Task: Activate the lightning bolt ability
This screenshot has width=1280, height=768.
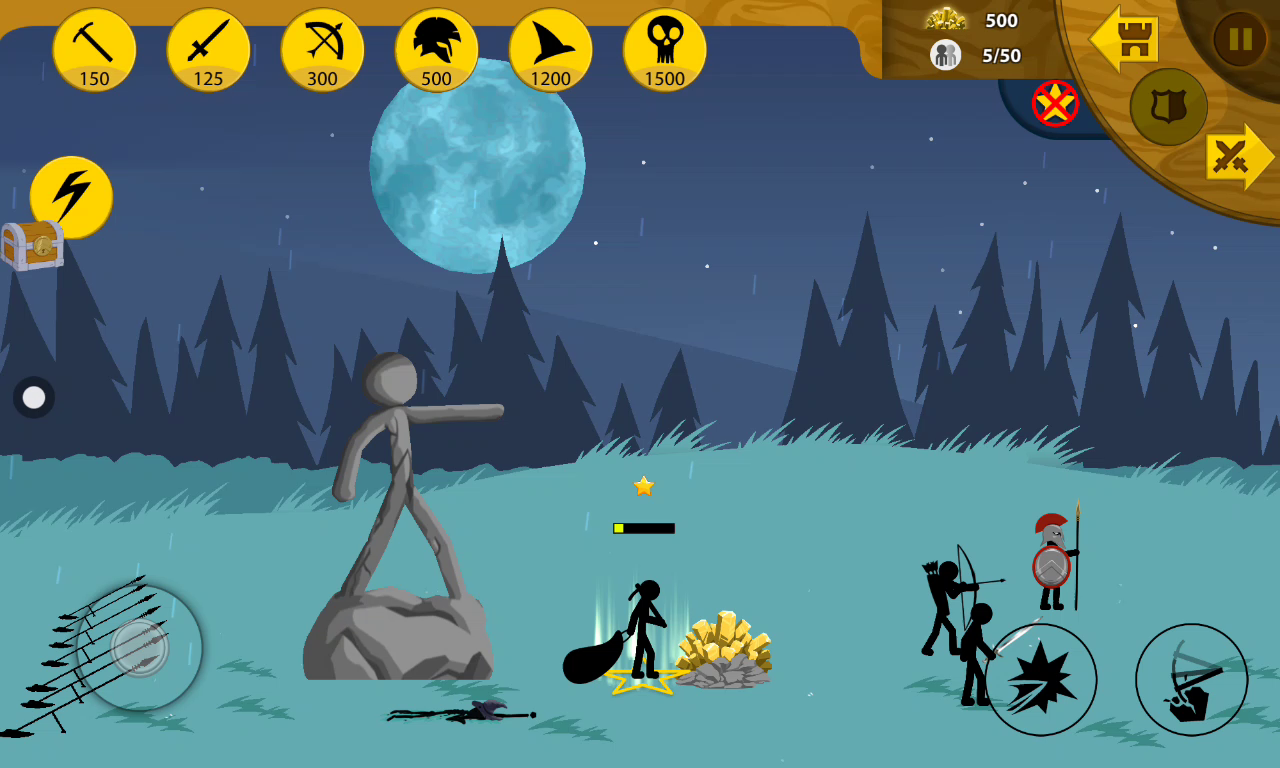Action: pyautogui.click(x=71, y=196)
